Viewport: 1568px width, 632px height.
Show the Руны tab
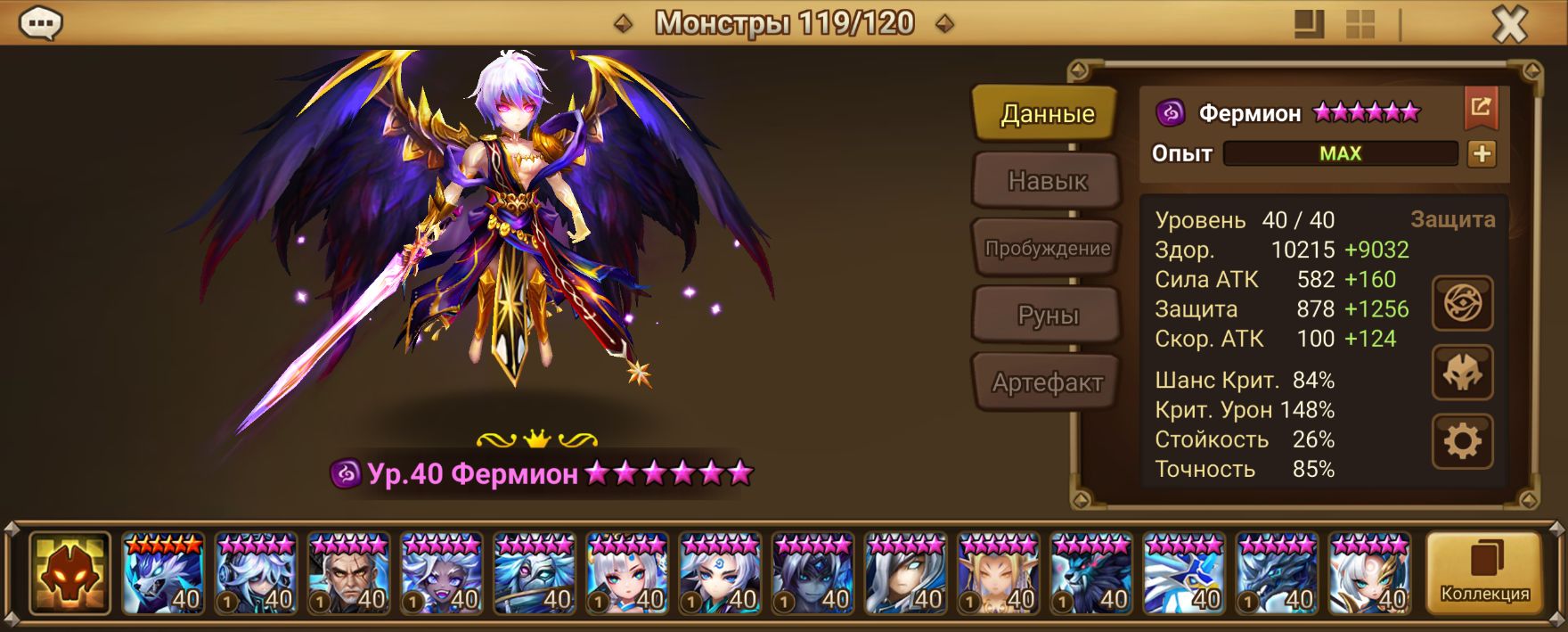[1047, 316]
